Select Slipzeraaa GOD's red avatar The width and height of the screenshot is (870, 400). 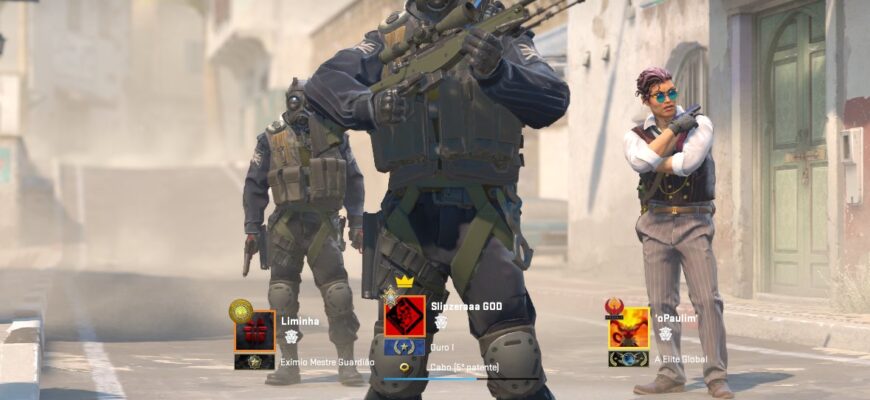(405, 317)
